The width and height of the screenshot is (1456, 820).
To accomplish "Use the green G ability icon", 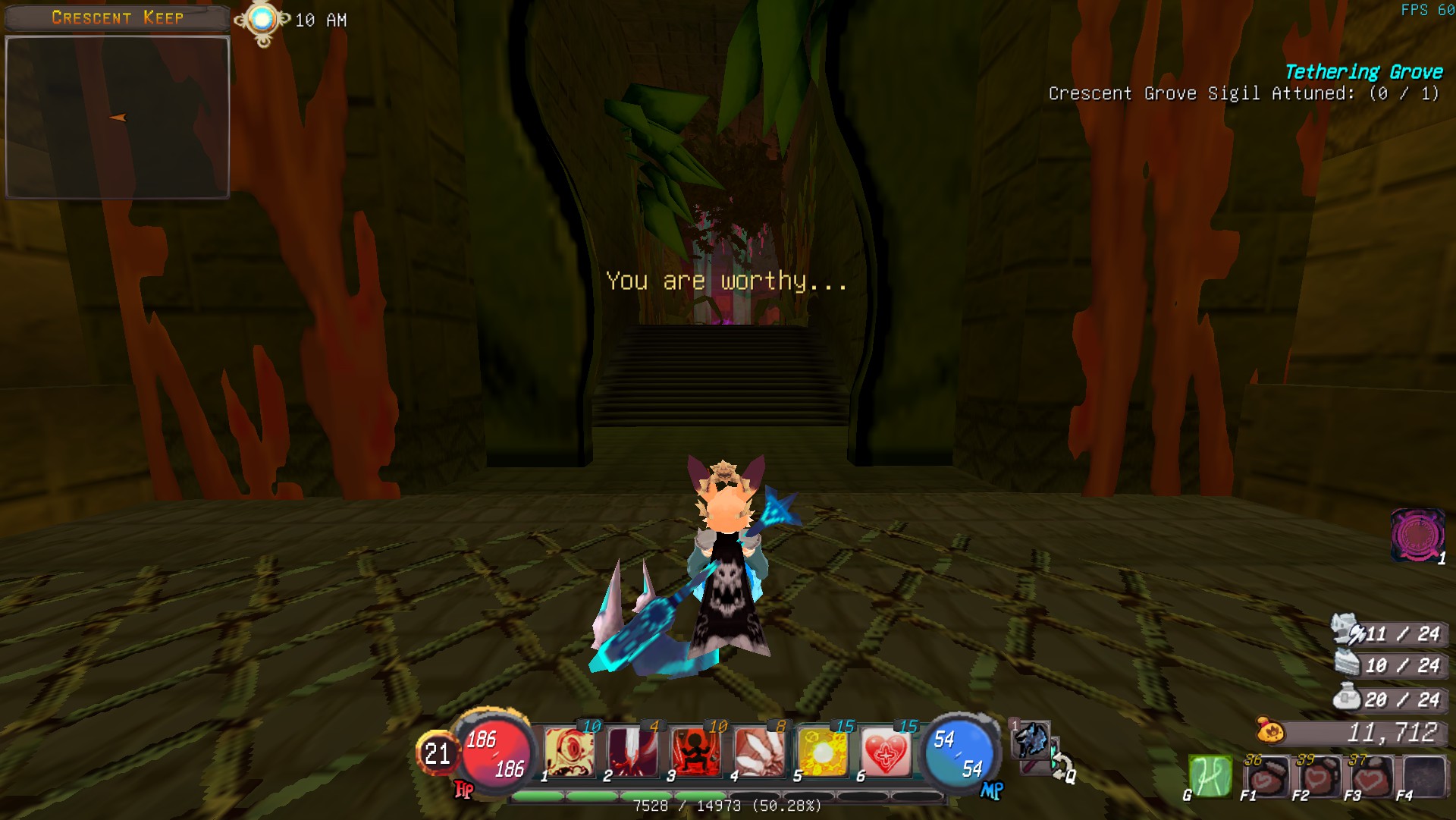I will [x=1210, y=777].
